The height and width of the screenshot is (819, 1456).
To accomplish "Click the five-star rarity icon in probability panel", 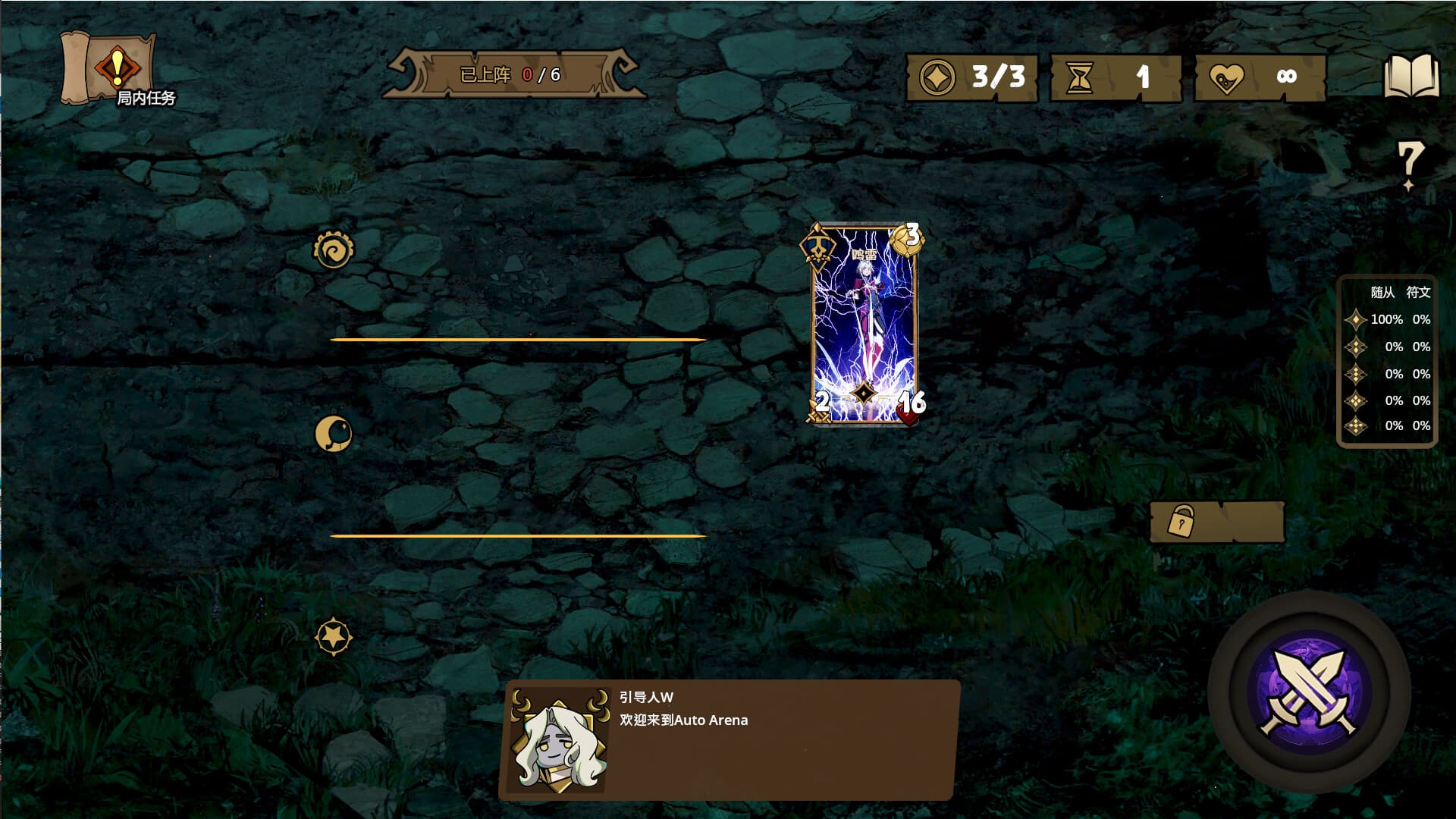I will pos(1355,427).
